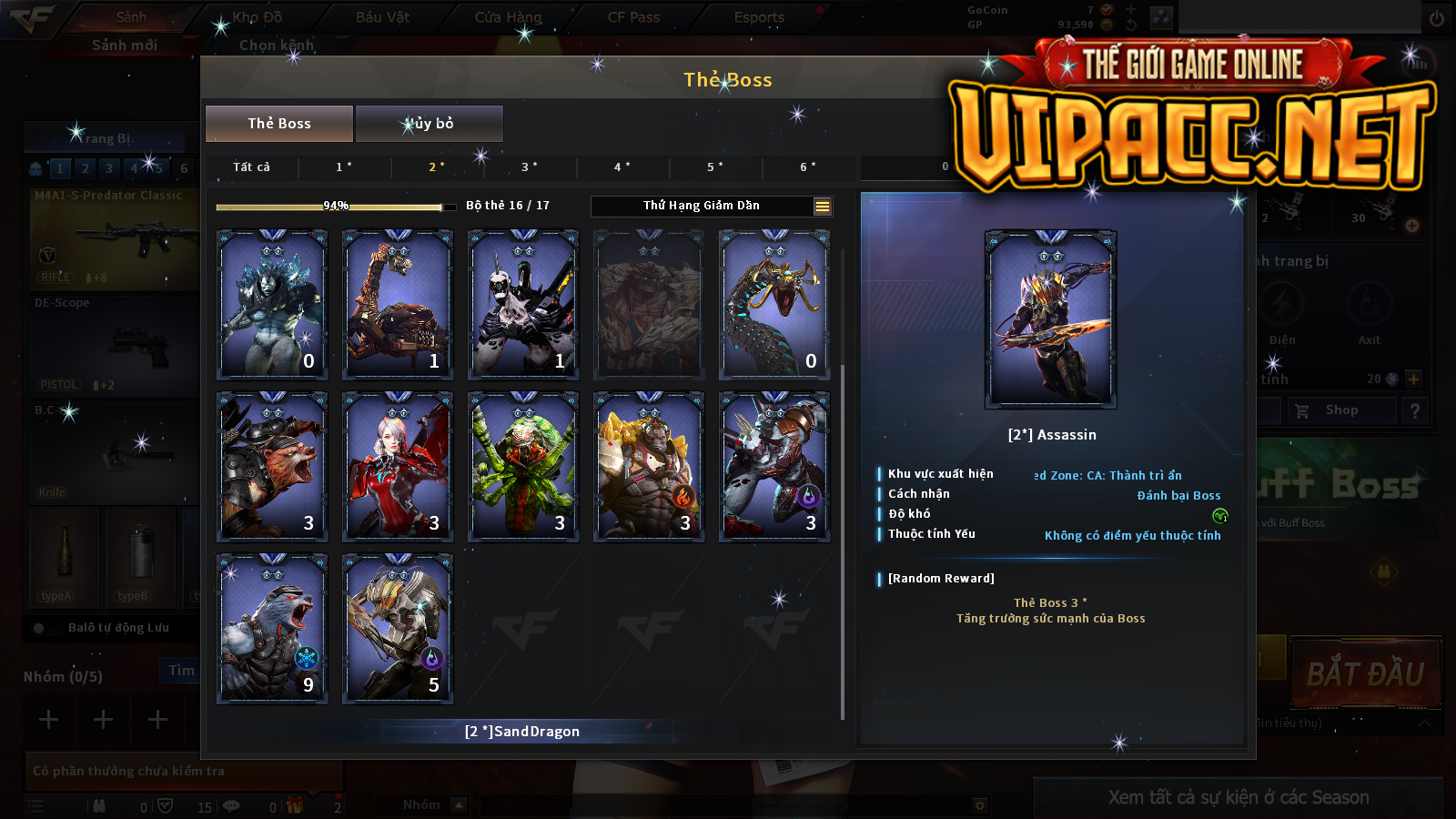The height and width of the screenshot is (819, 1456).
Task: Choose the red-dressed woman boss card
Action: click(x=398, y=466)
